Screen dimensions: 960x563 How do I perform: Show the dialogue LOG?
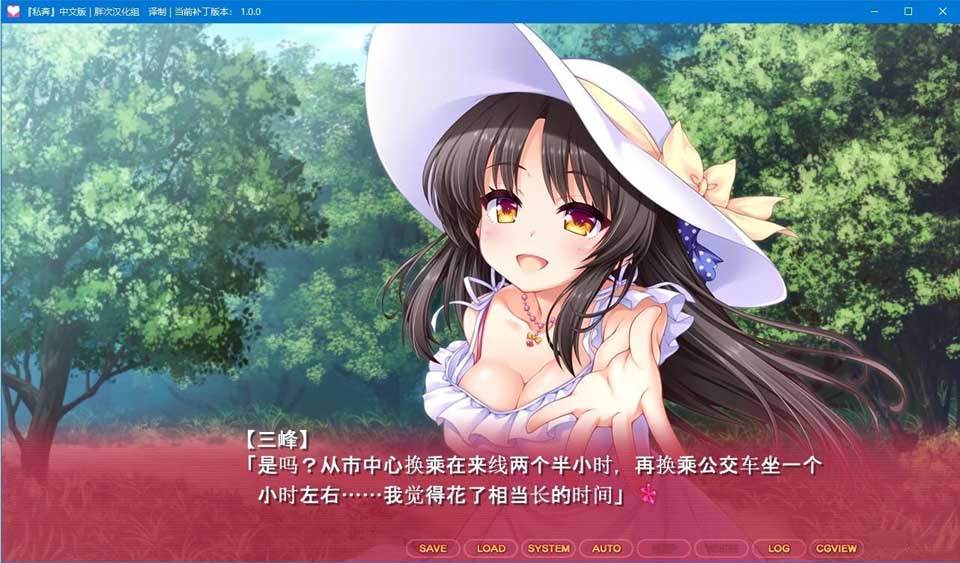click(x=779, y=548)
